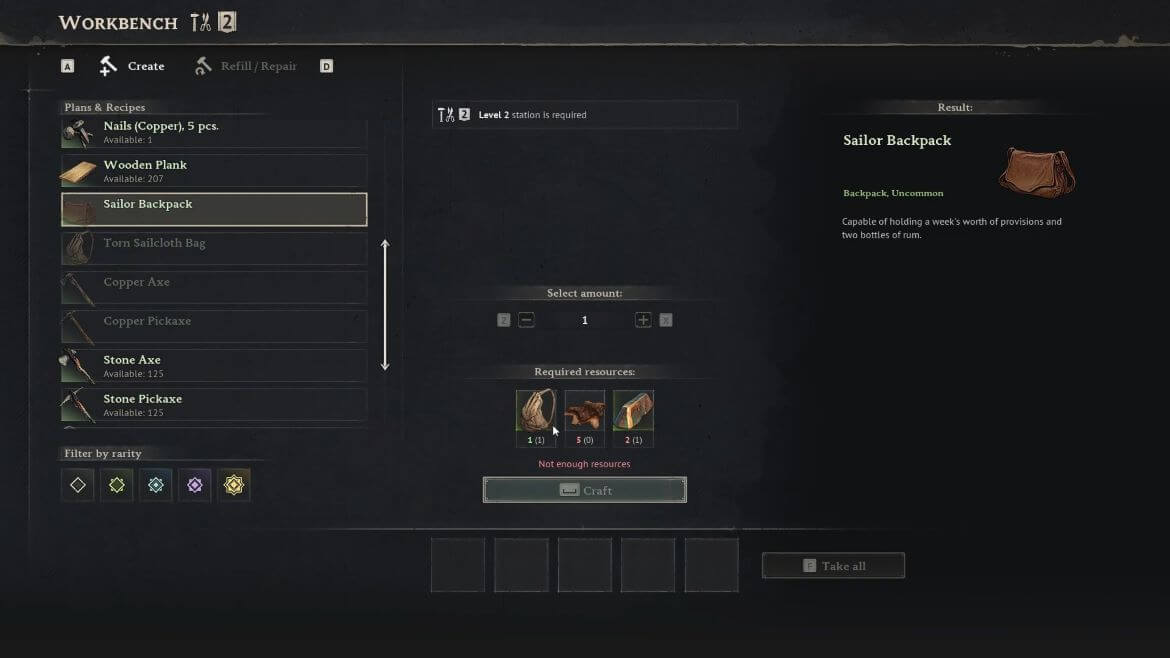Select the Sailor Backpack recipe
1170x658 pixels.
coord(214,210)
